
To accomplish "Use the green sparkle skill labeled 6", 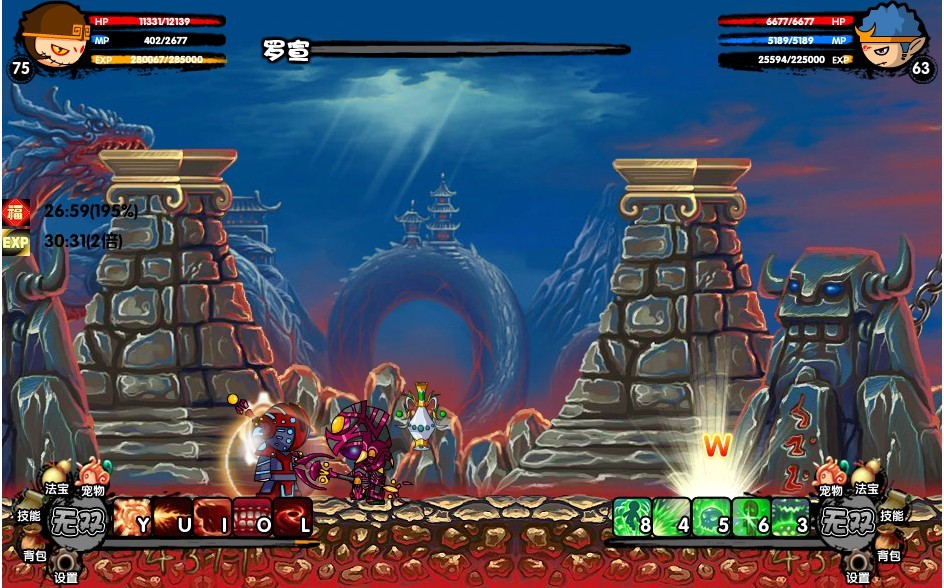I will [750, 518].
